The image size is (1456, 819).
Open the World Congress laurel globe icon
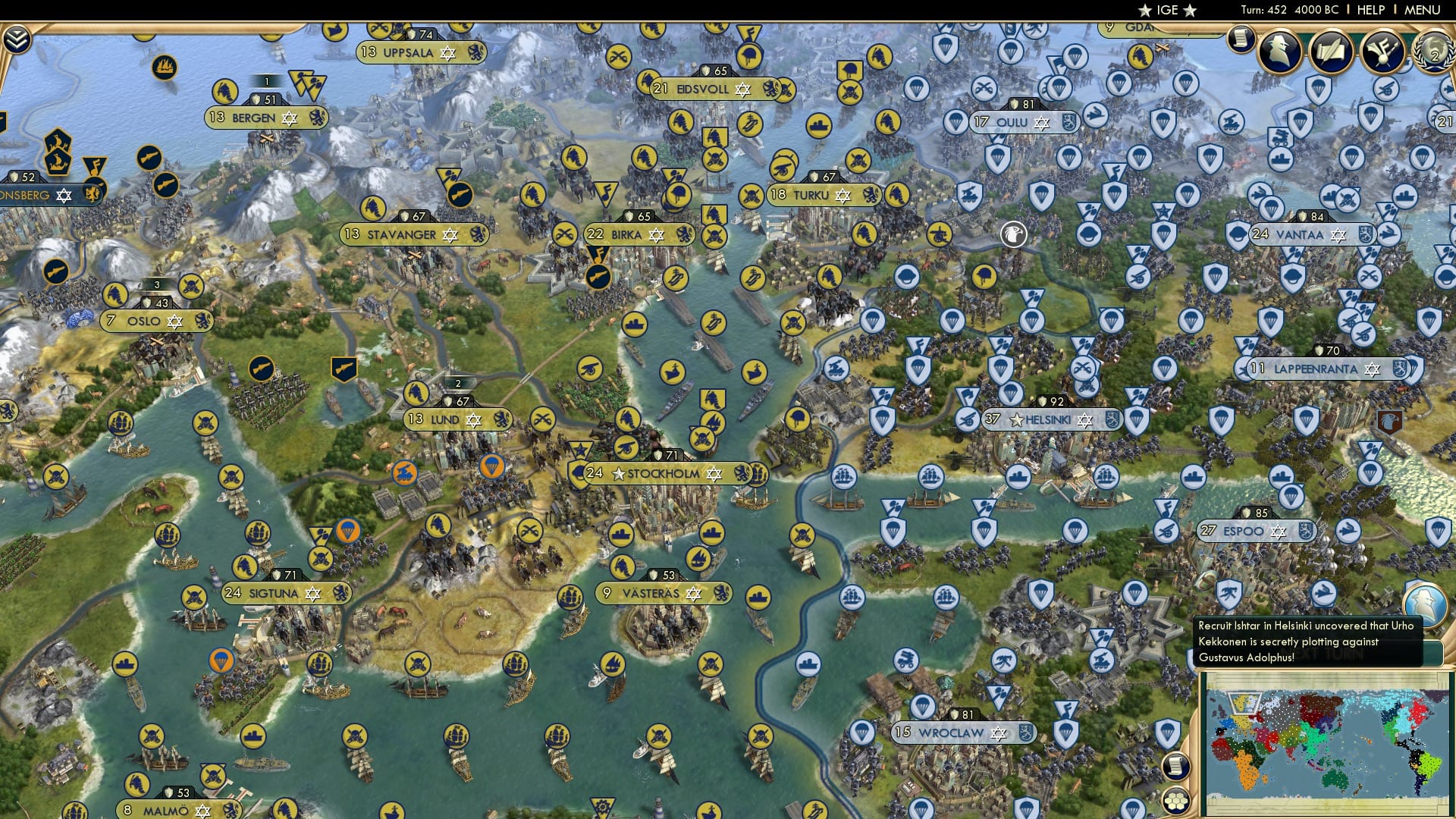pos(1436,53)
